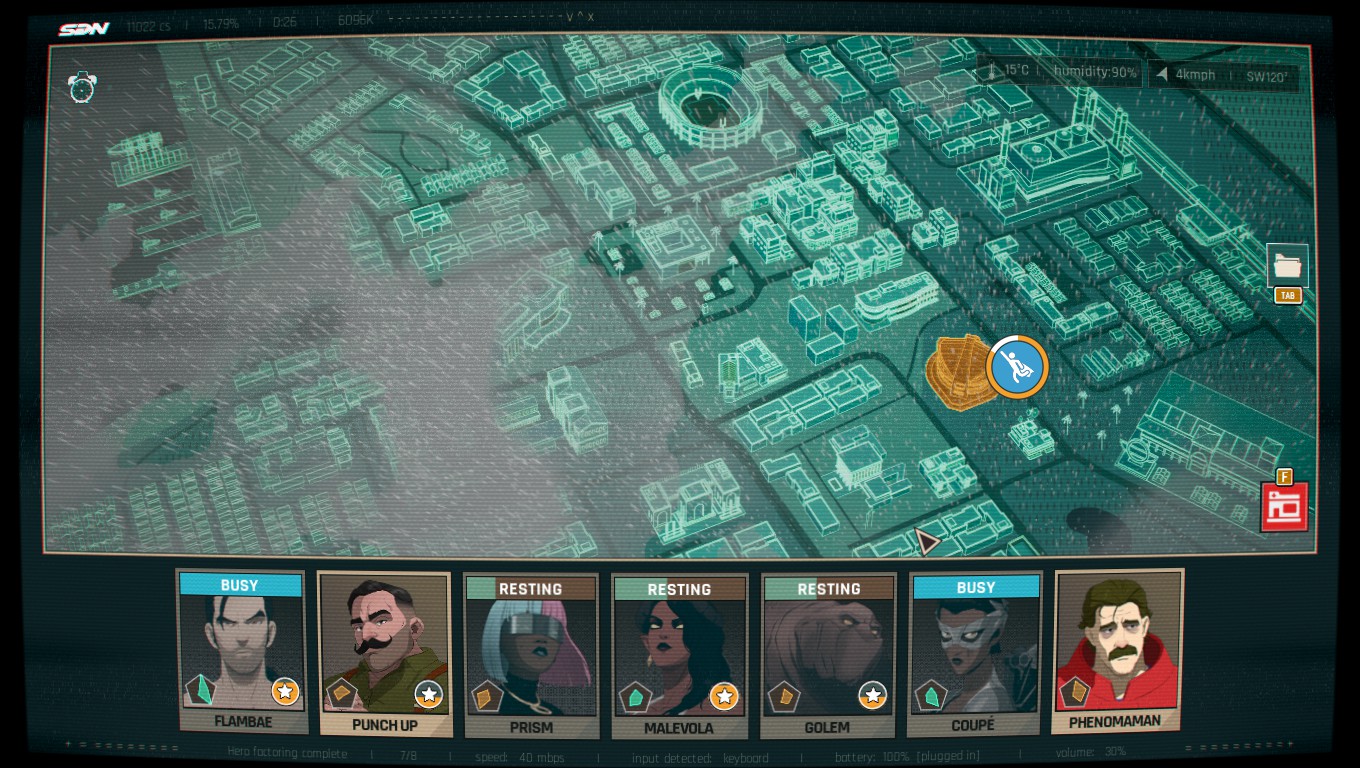Choose the Punch Up hero card
Screen dimensions: 1360x768
click(384, 652)
